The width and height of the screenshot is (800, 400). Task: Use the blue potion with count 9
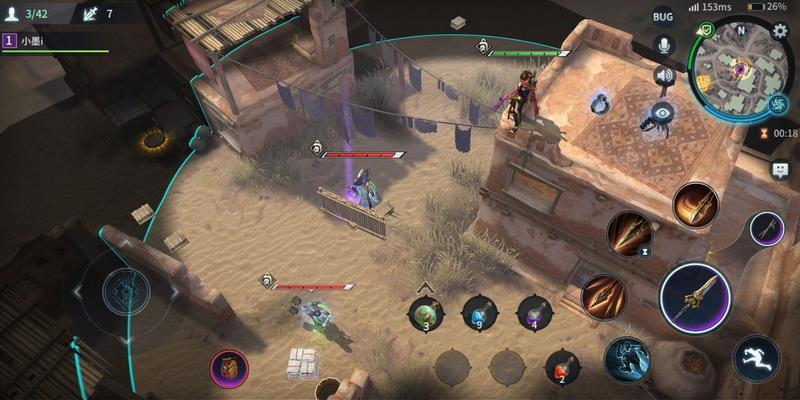(480, 314)
